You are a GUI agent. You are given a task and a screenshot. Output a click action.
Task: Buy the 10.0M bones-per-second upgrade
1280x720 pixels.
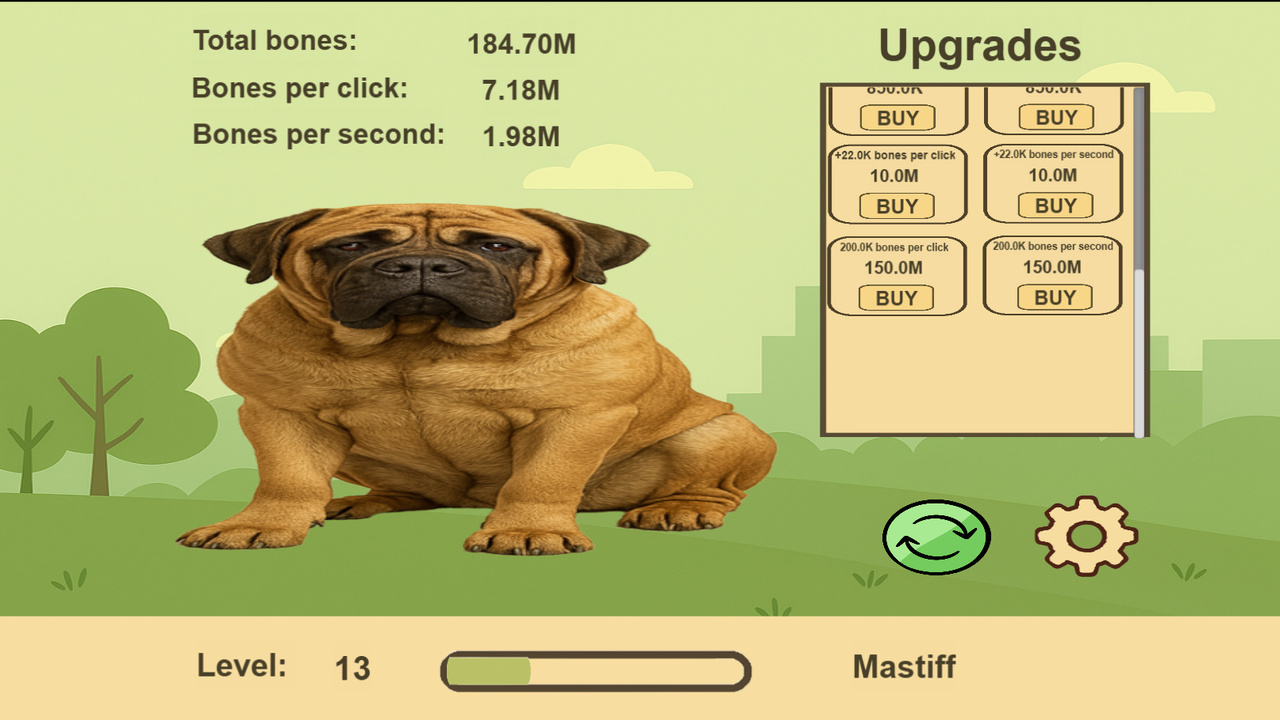[x=1053, y=206]
